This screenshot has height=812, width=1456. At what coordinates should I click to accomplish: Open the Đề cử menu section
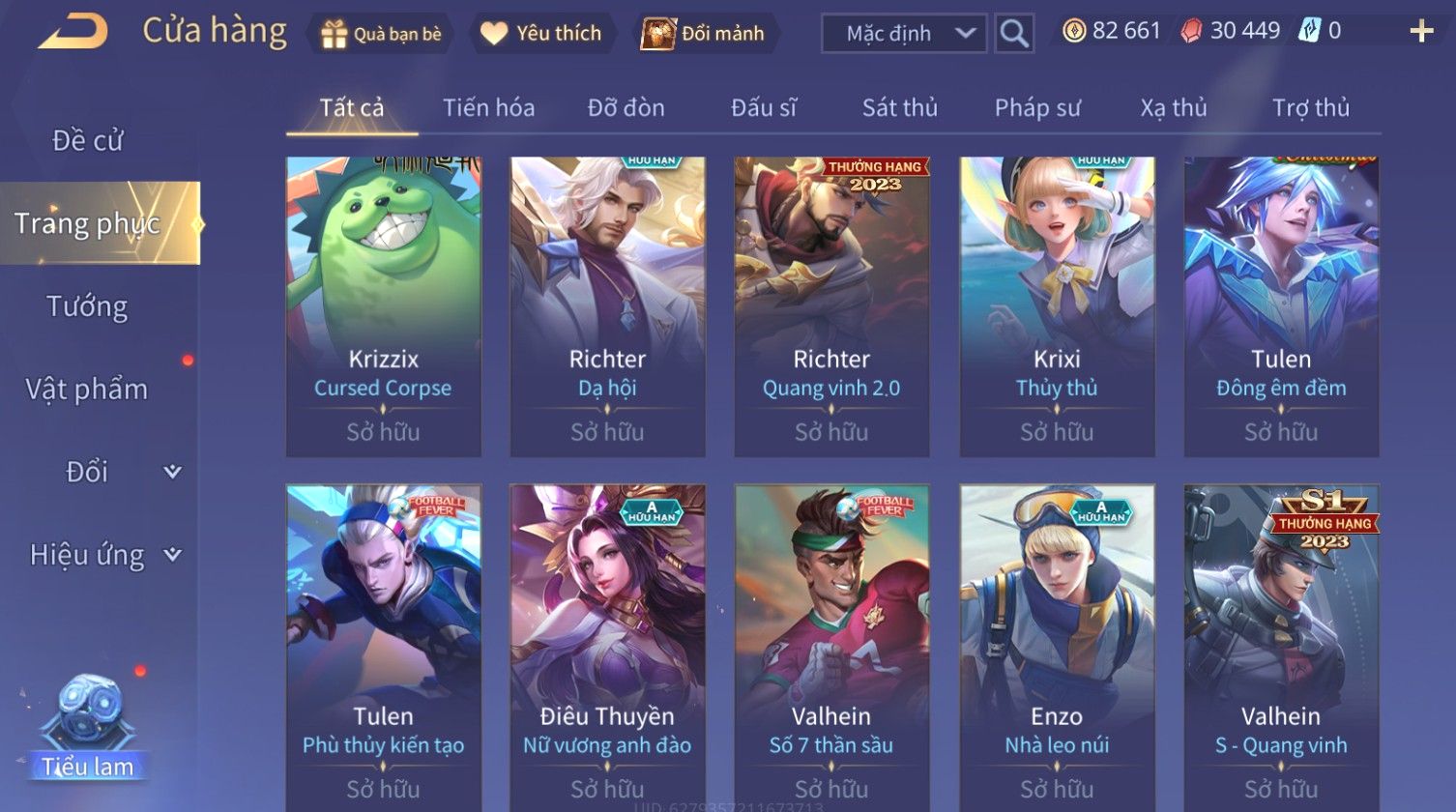click(x=87, y=141)
